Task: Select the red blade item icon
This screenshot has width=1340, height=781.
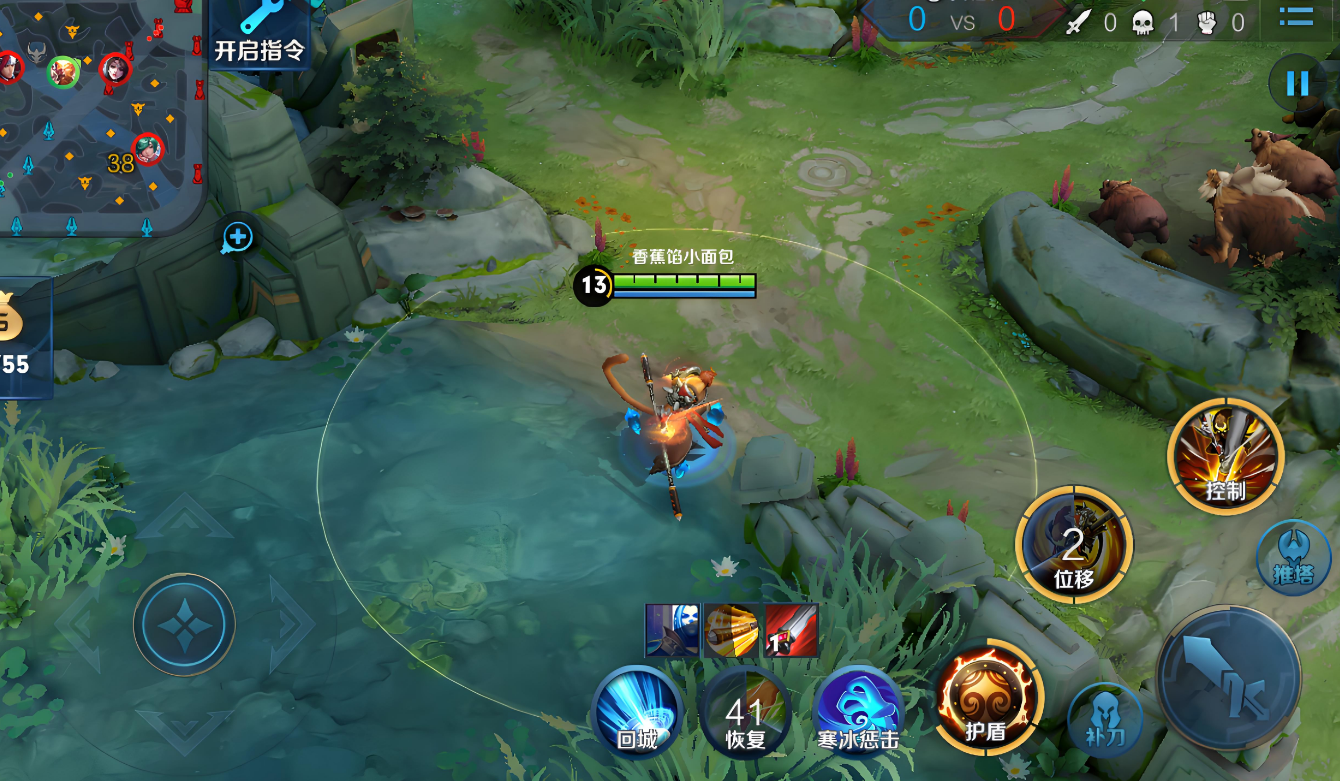Action: (791, 630)
